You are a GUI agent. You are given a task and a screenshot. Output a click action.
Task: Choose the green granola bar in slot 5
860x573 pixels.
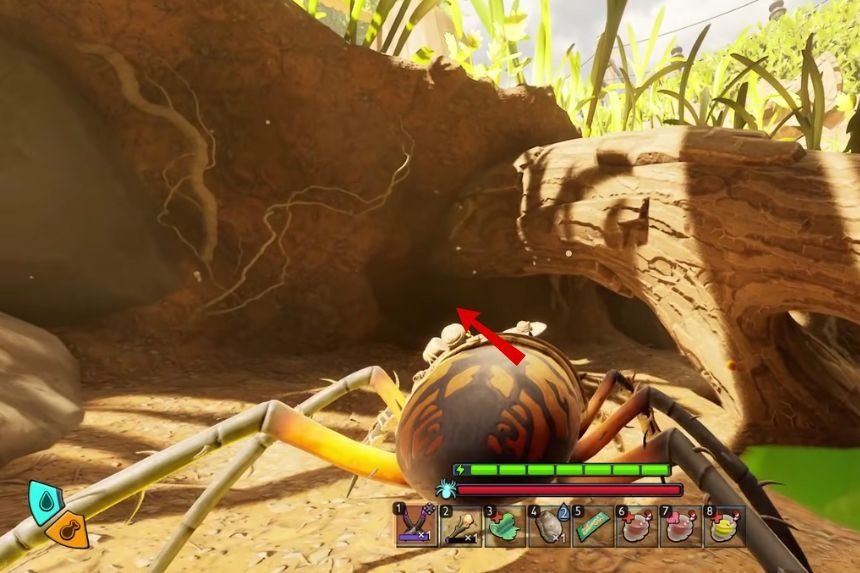coord(592,525)
